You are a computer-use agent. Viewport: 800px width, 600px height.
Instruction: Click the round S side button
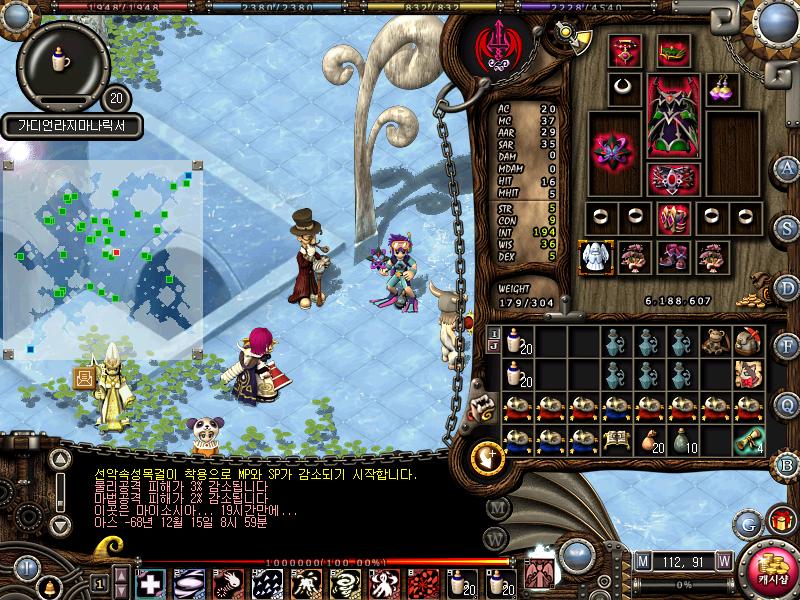pos(788,228)
